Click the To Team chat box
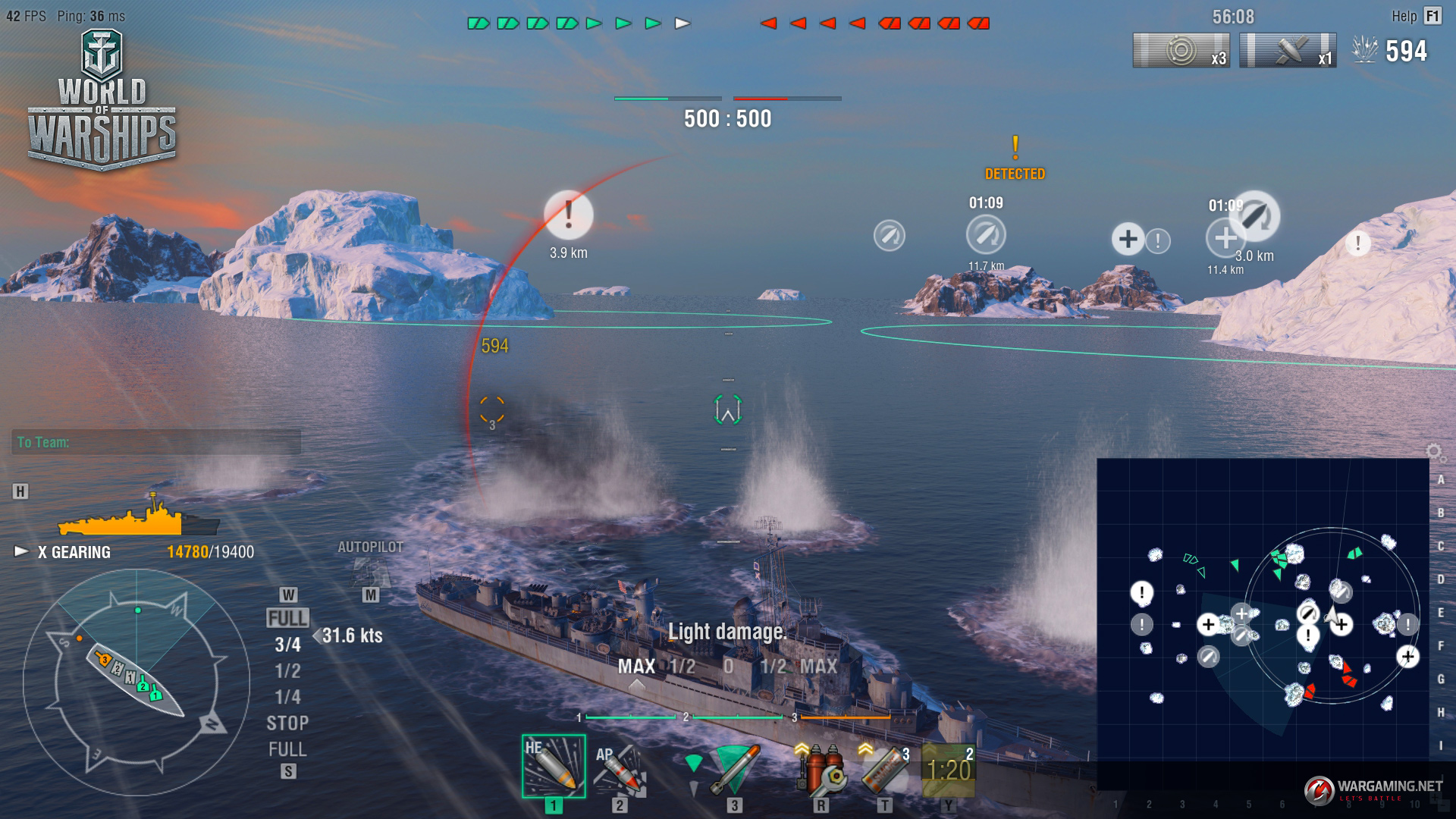The width and height of the screenshot is (1456, 819). [x=155, y=442]
